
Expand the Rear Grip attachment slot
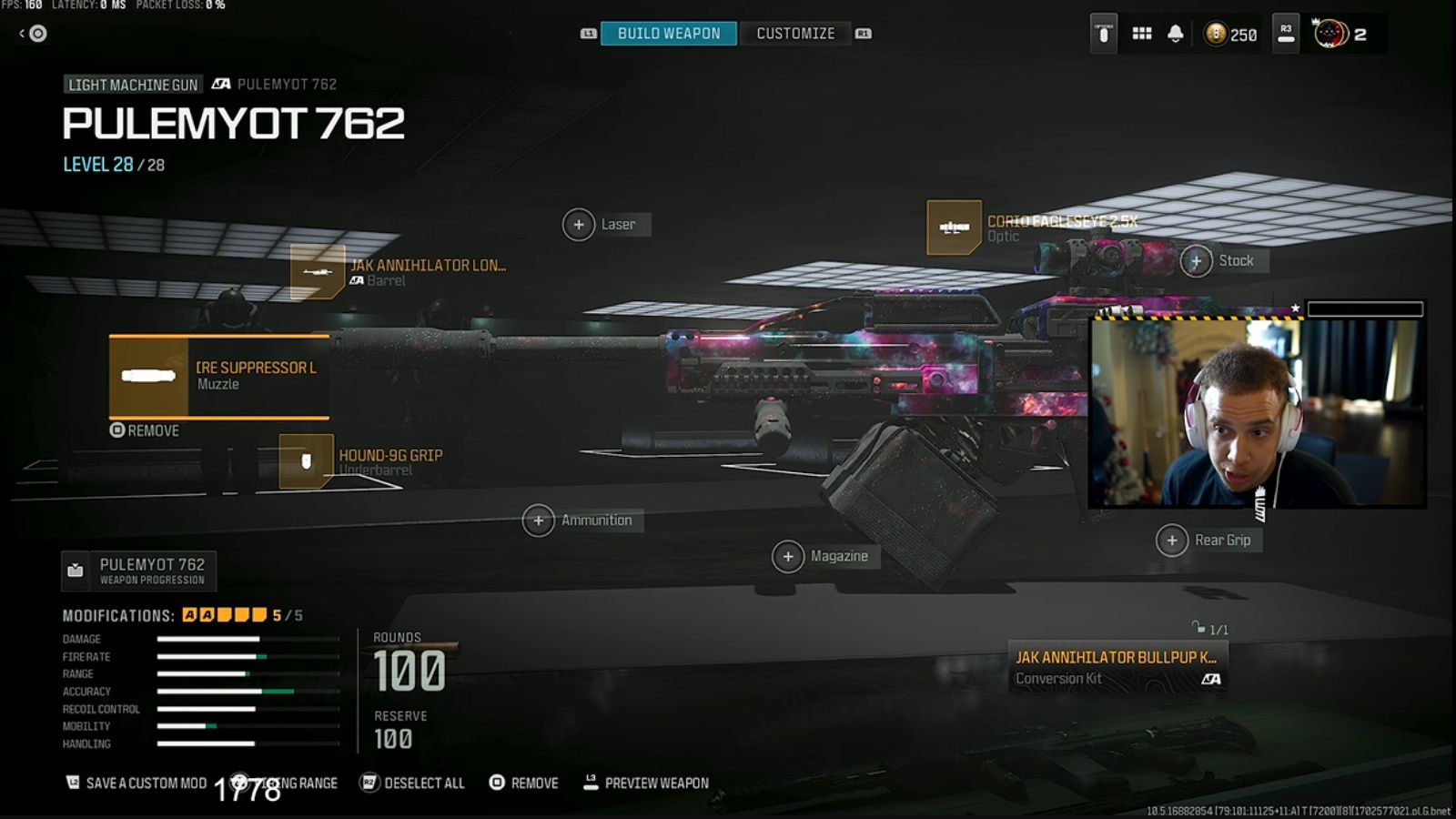[x=1172, y=541]
